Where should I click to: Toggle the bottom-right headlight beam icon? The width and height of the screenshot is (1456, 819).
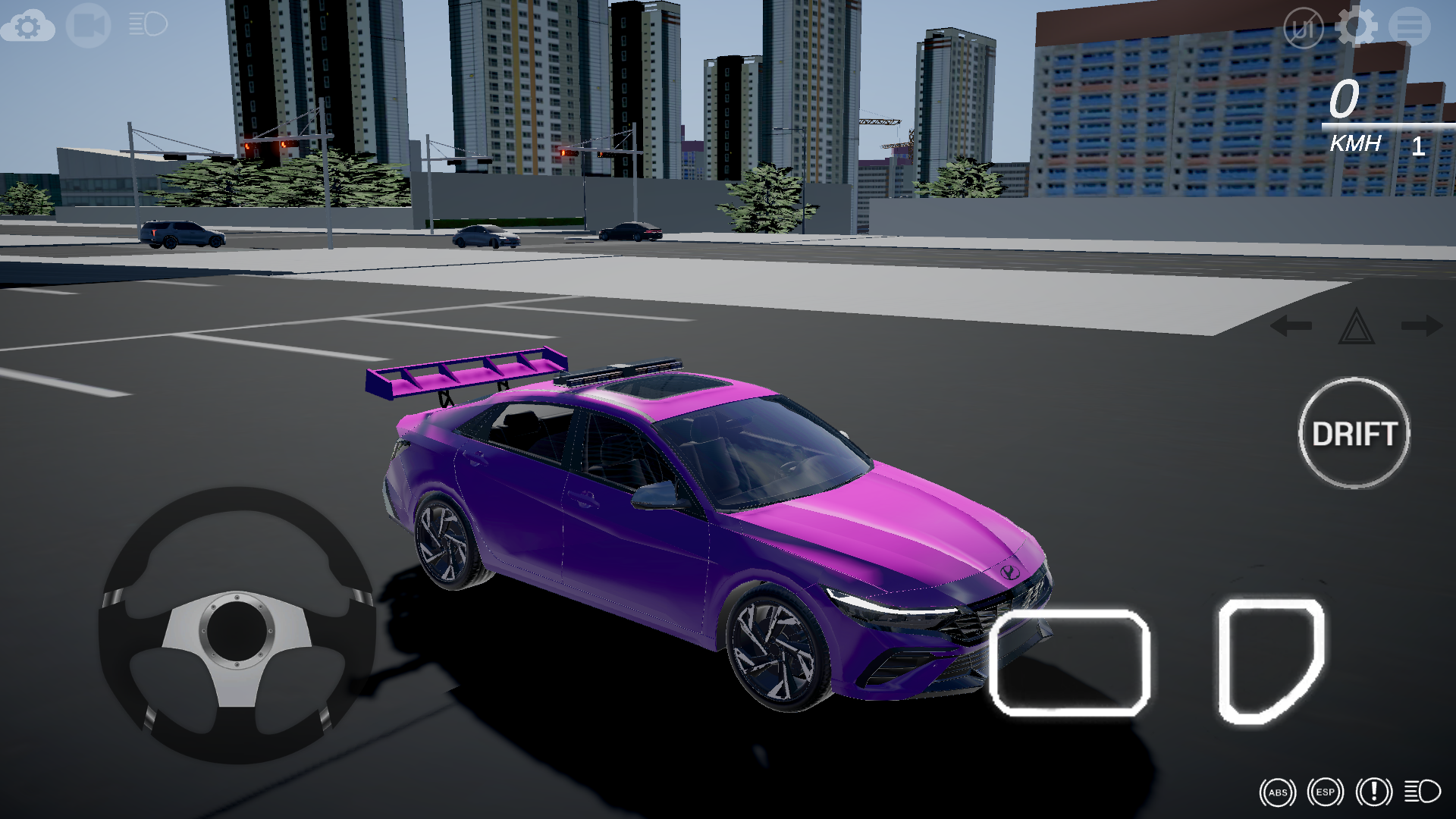1422,792
